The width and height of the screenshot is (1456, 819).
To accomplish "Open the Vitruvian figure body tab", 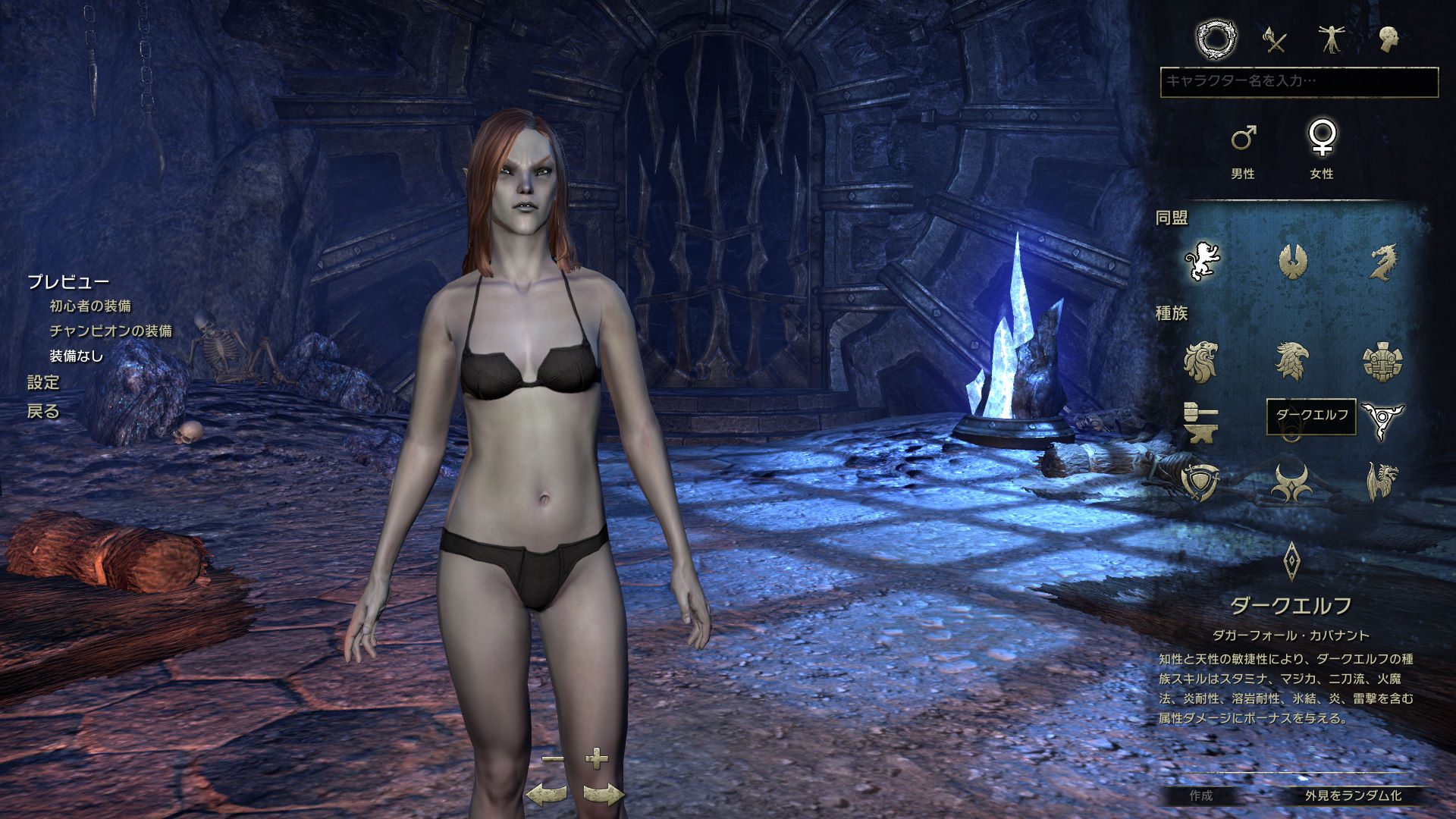I will (1332, 39).
